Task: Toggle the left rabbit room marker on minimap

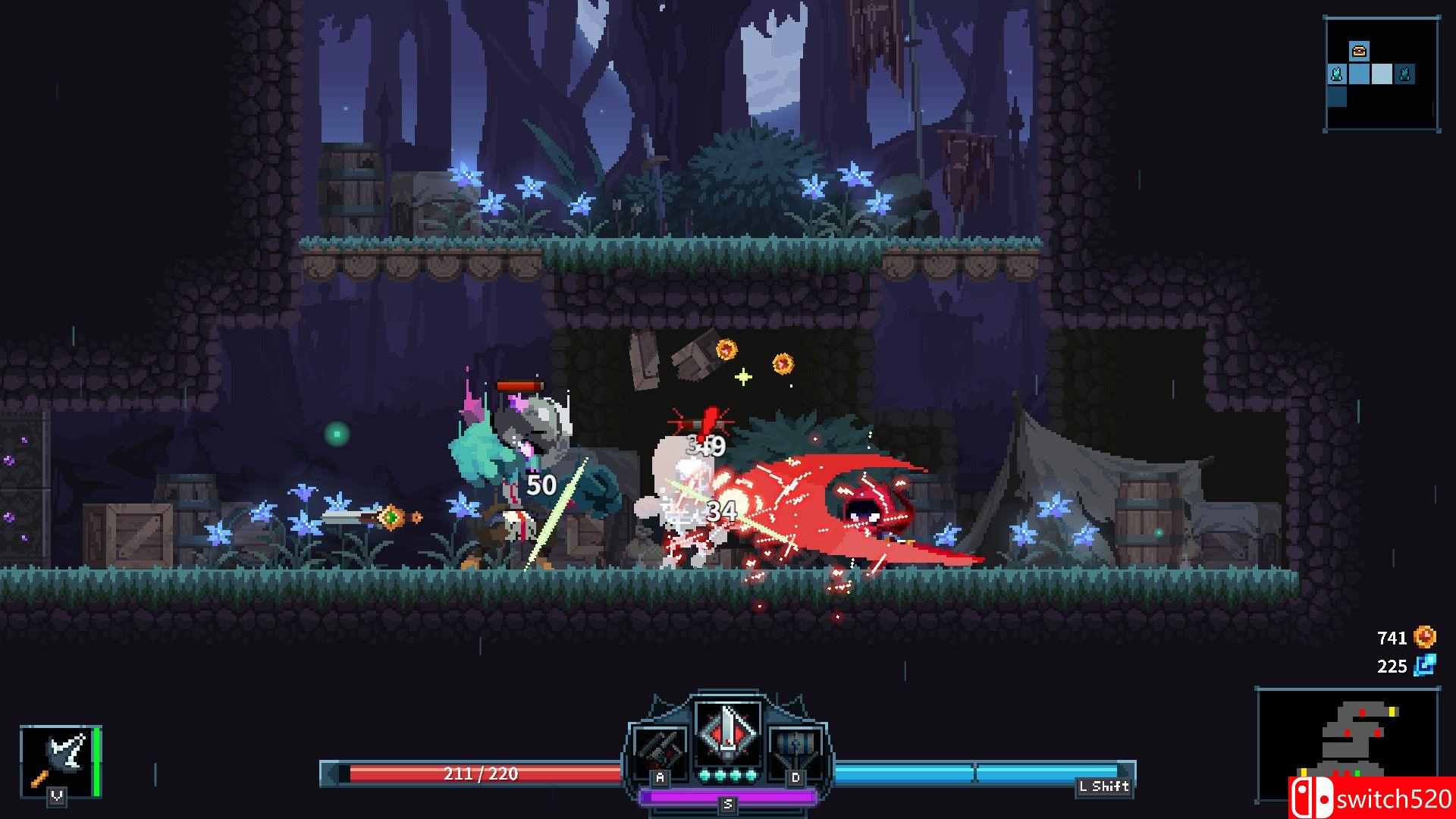Action: (1337, 74)
